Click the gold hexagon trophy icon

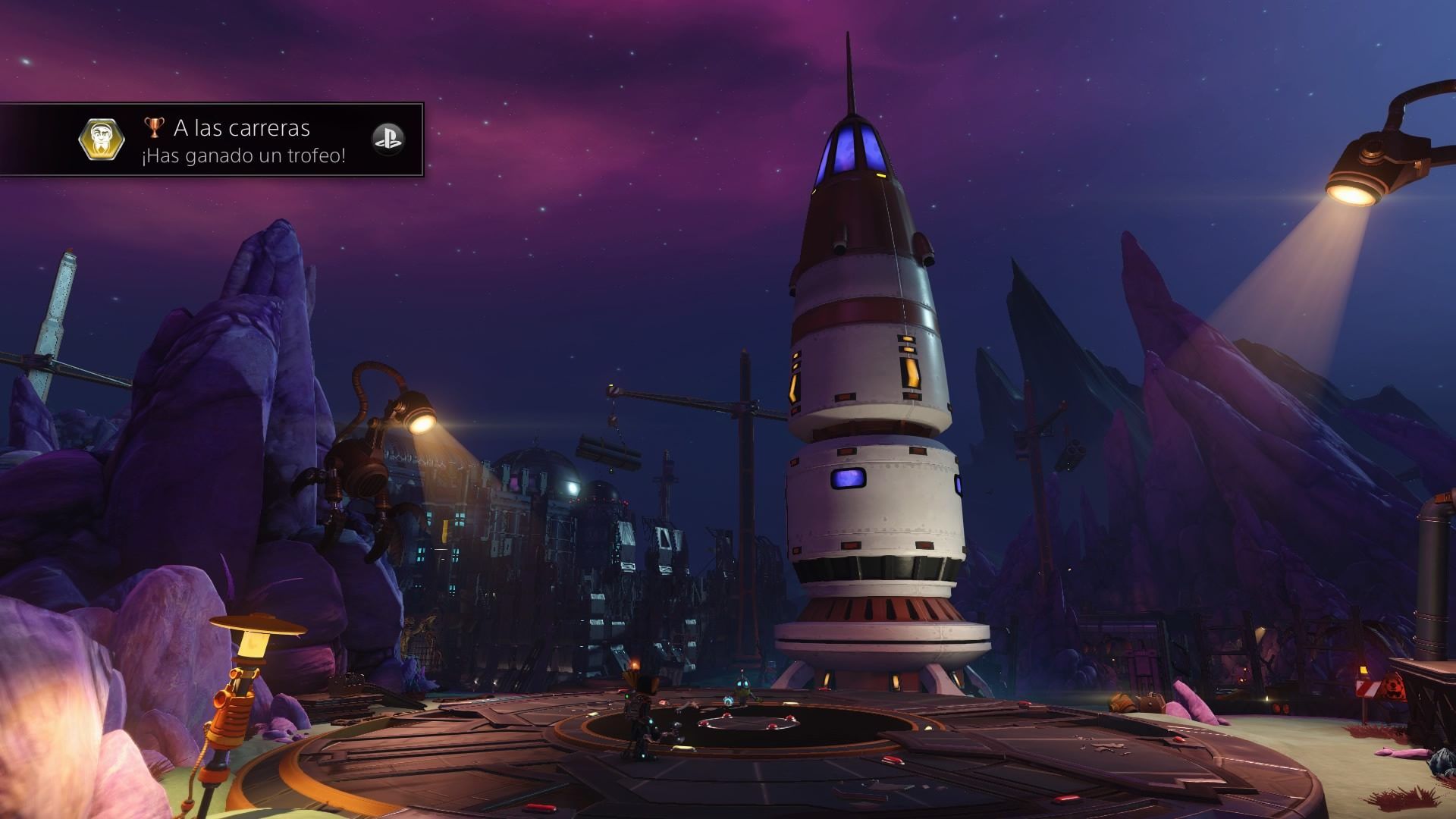click(x=99, y=140)
